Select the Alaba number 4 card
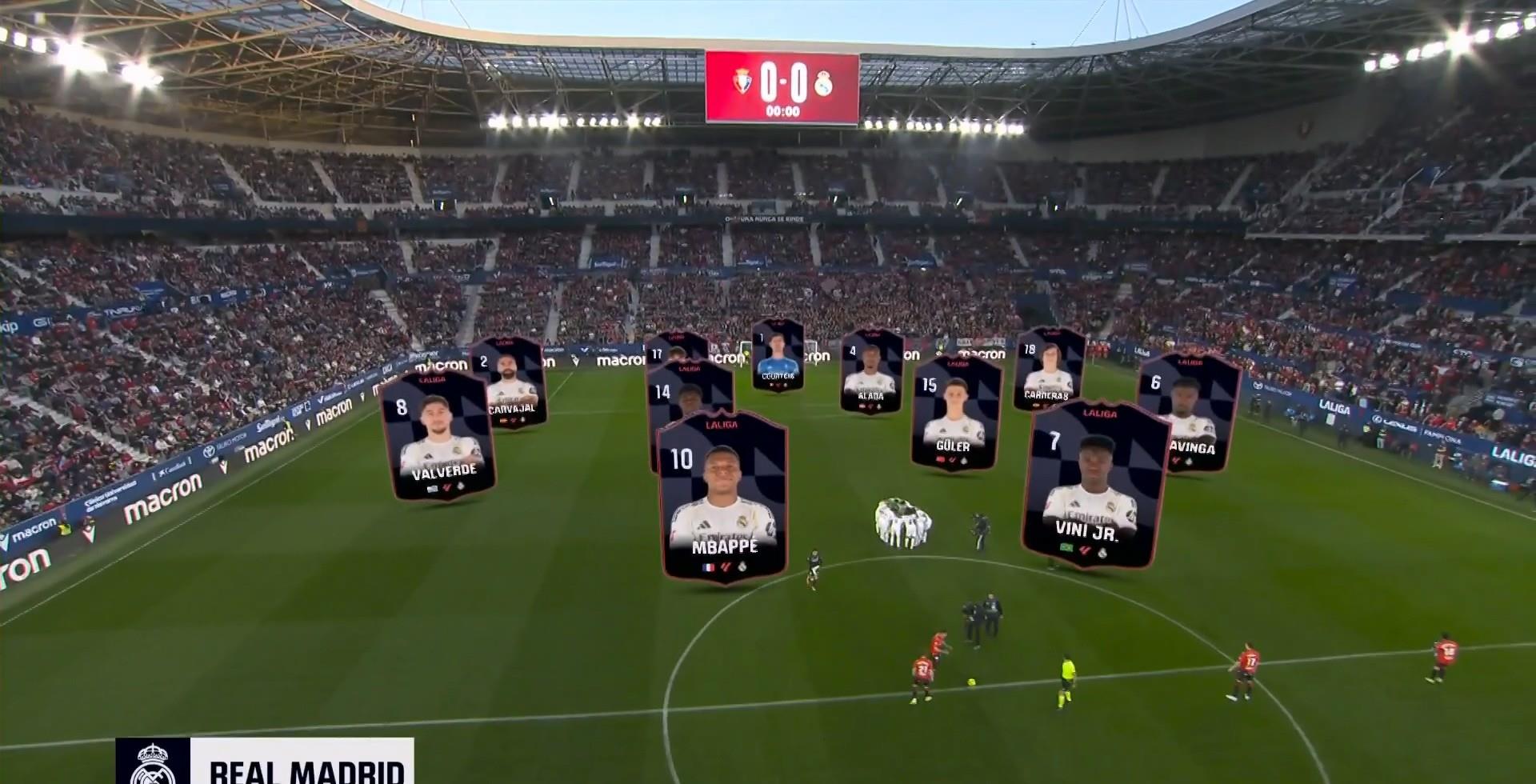Screen dimensions: 1536x784 click(x=871, y=370)
